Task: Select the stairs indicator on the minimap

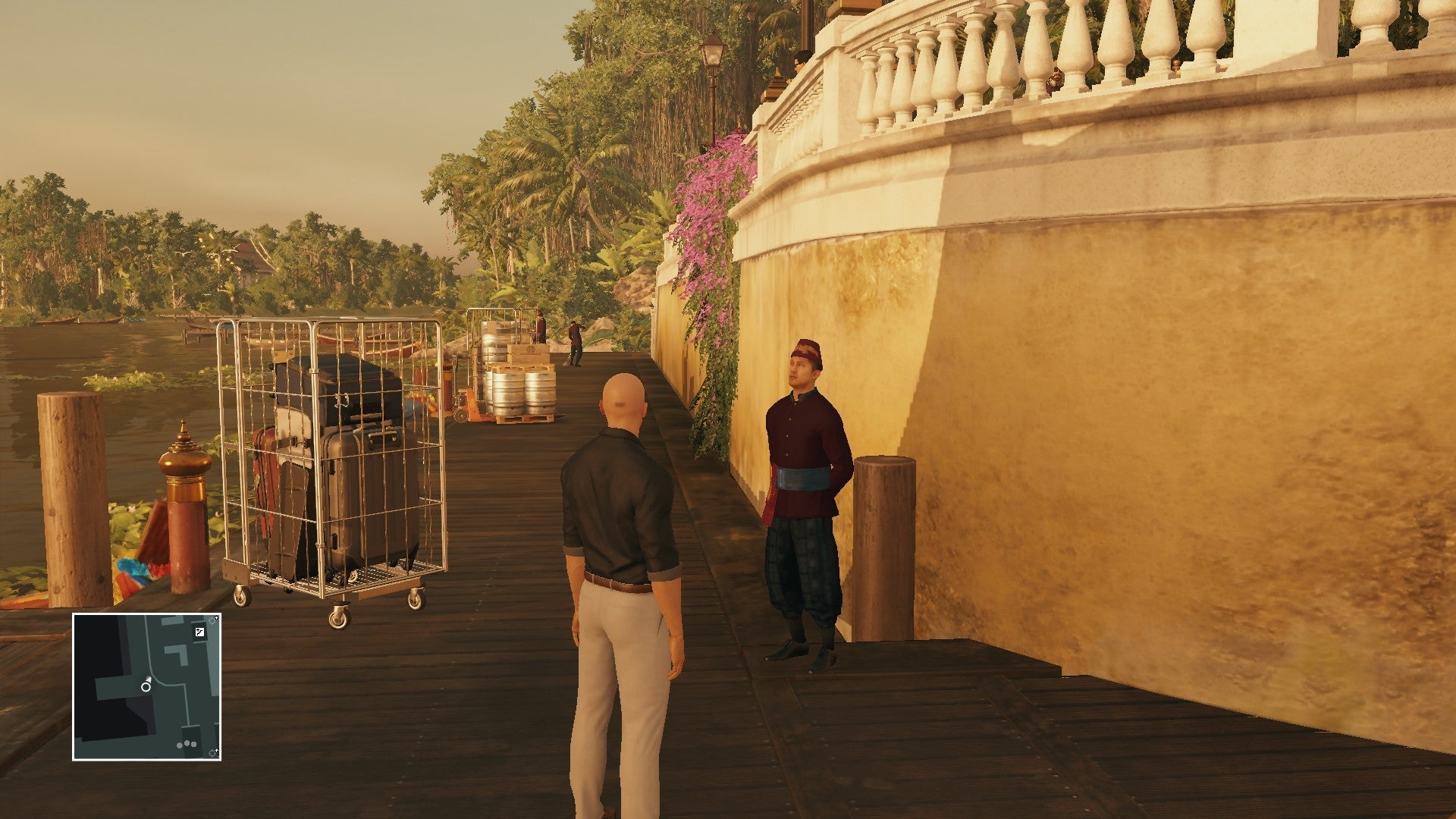Action: [x=200, y=631]
